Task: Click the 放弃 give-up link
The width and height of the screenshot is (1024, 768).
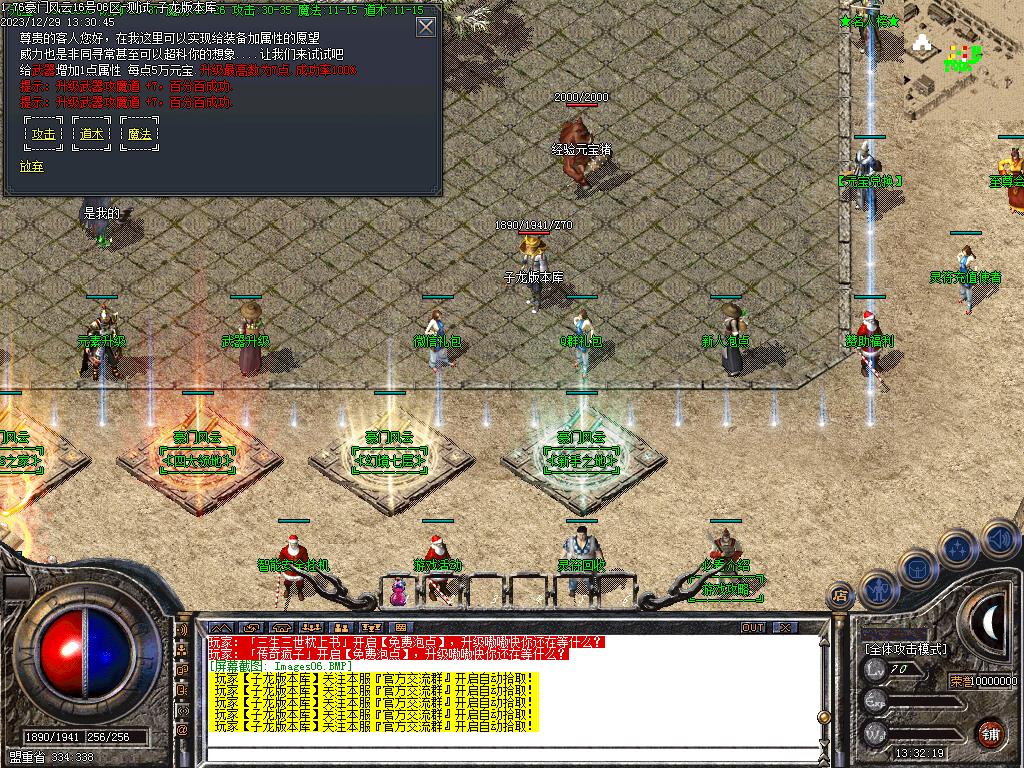Action: (x=31, y=166)
